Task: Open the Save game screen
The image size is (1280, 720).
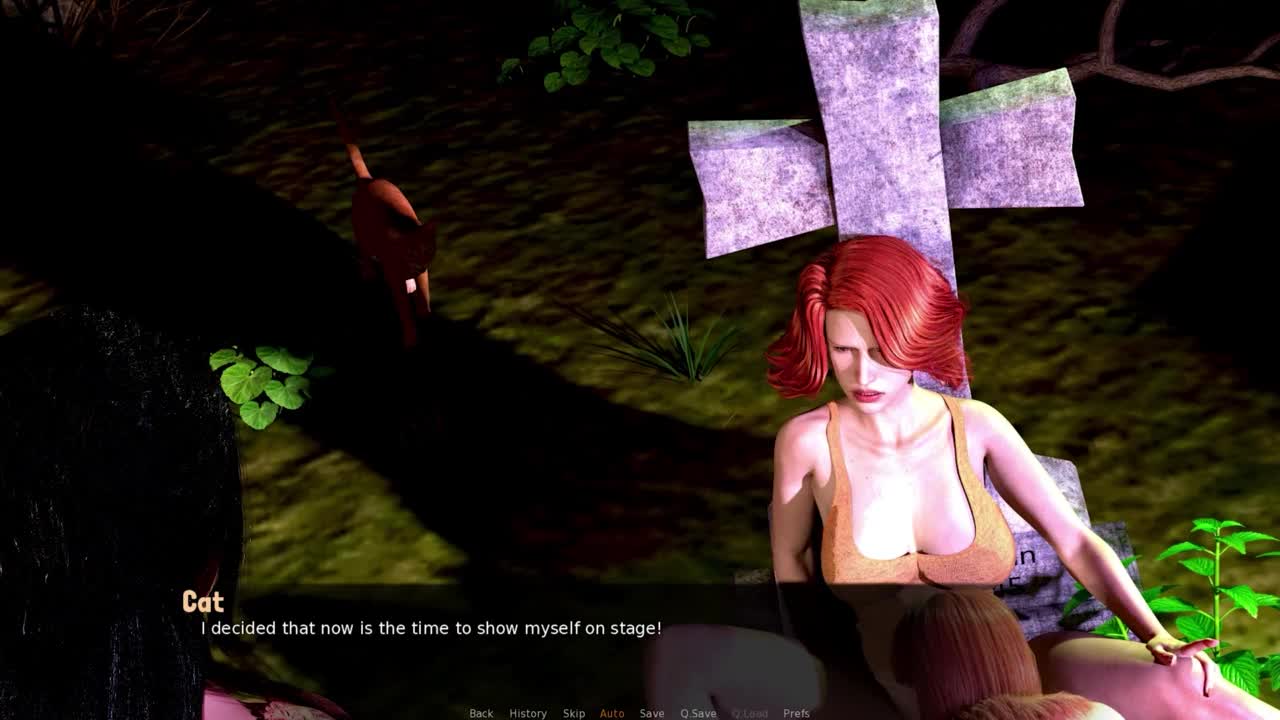Action: click(652, 713)
